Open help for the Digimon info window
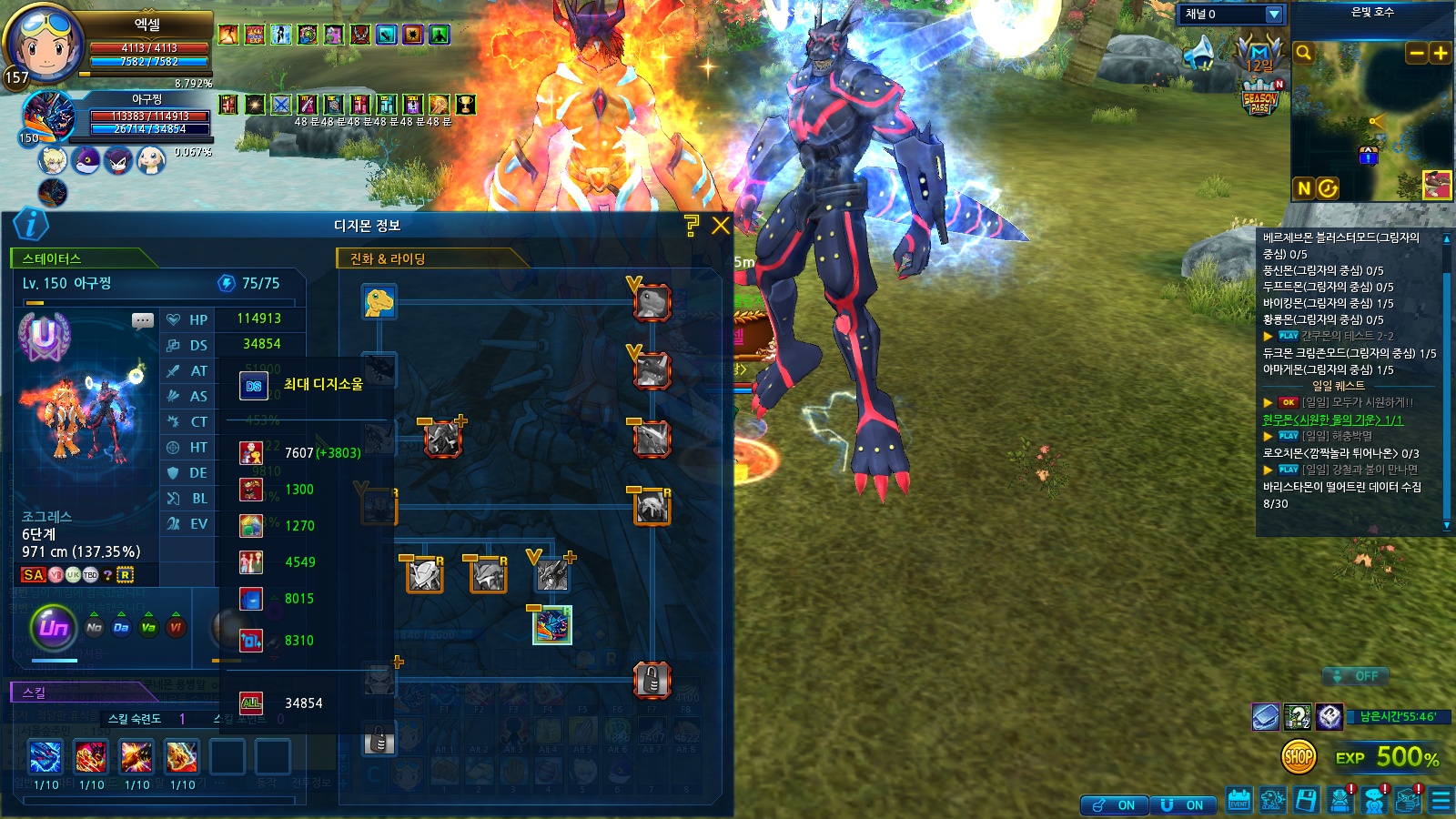Screen dimensions: 1456x819 pos(692,226)
